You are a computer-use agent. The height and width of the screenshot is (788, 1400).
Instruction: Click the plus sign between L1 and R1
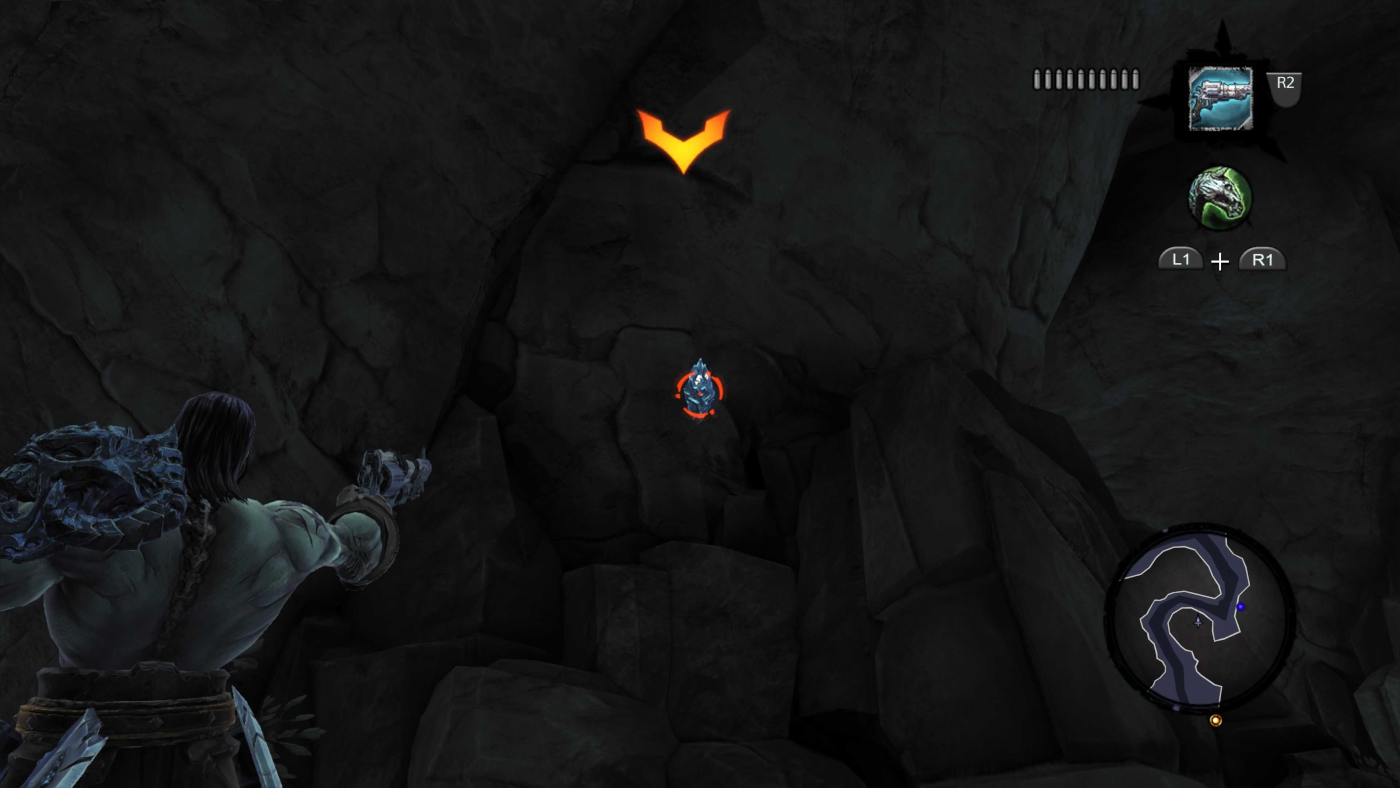tap(1219, 262)
